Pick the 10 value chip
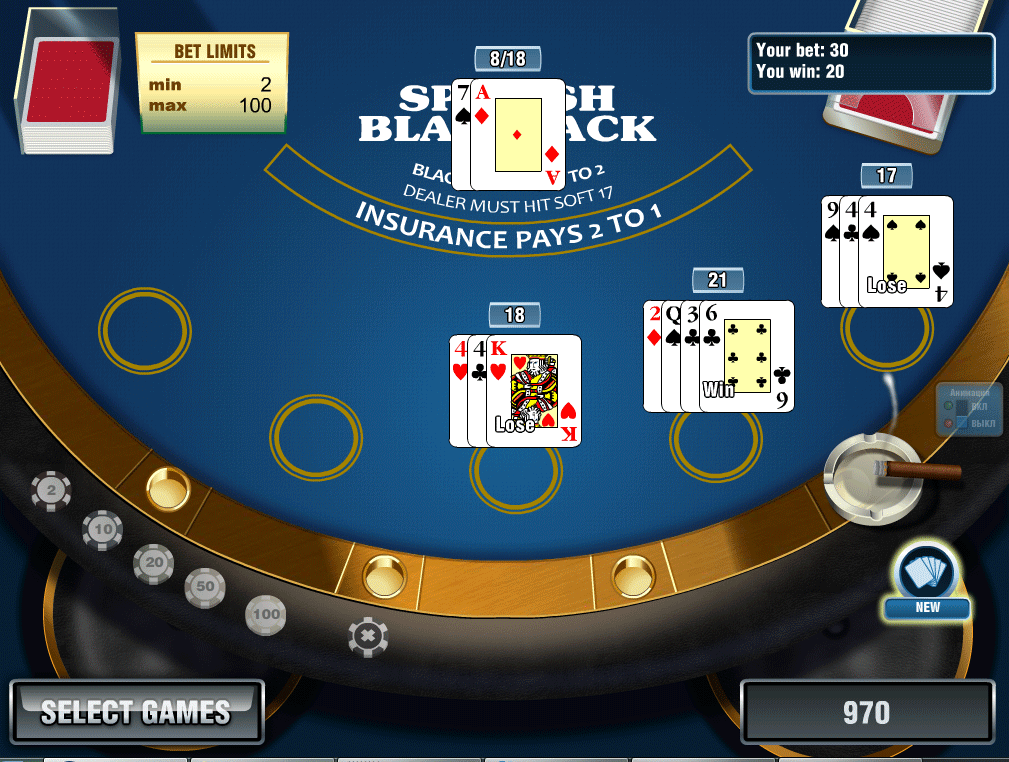Viewport: 1009px width, 762px height. (102, 528)
